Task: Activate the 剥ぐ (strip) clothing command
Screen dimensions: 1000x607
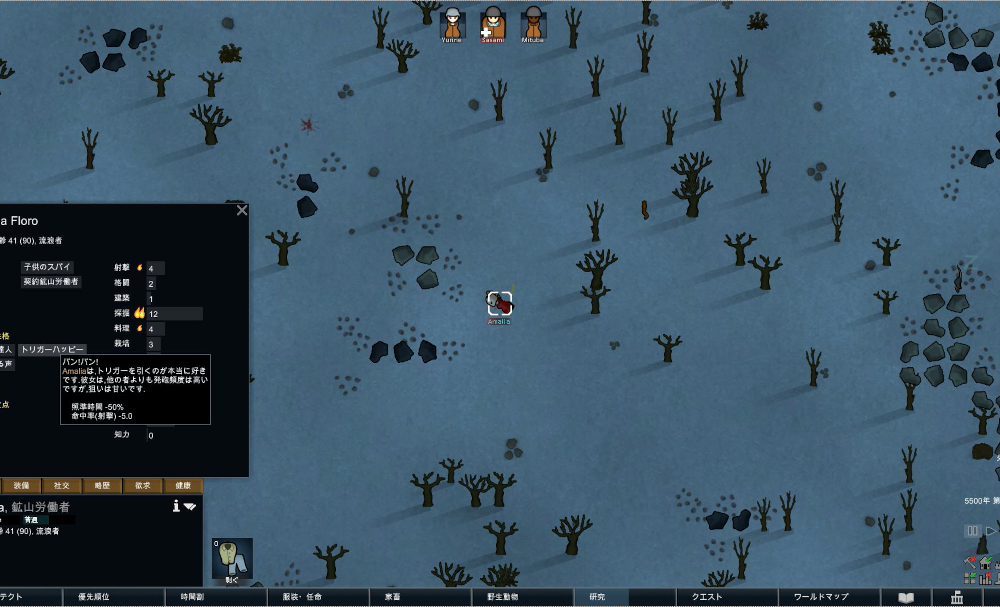Action: [232, 559]
